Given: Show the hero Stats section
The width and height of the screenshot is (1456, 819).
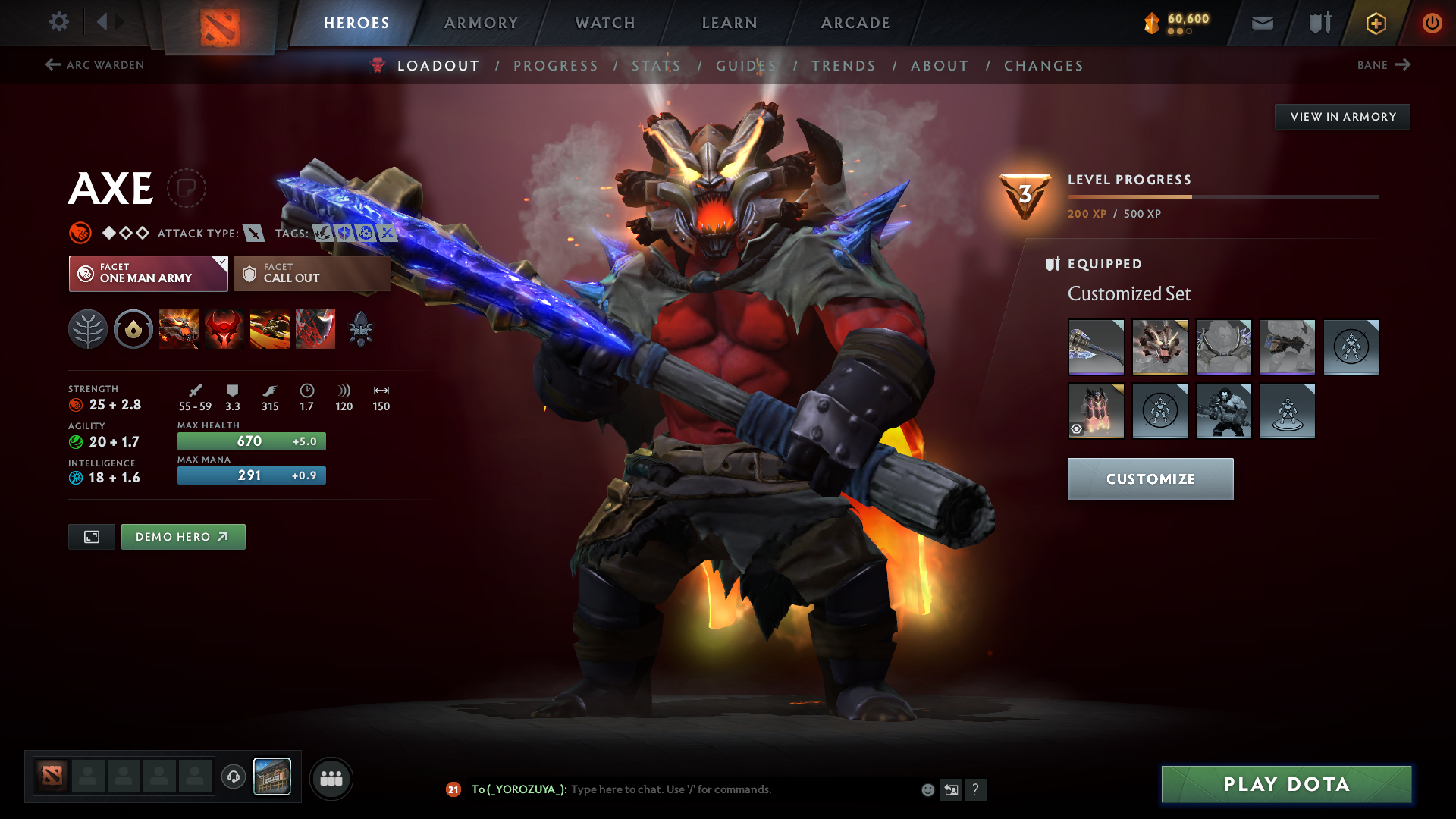Looking at the screenshot, I should click(x=656, y=66).
